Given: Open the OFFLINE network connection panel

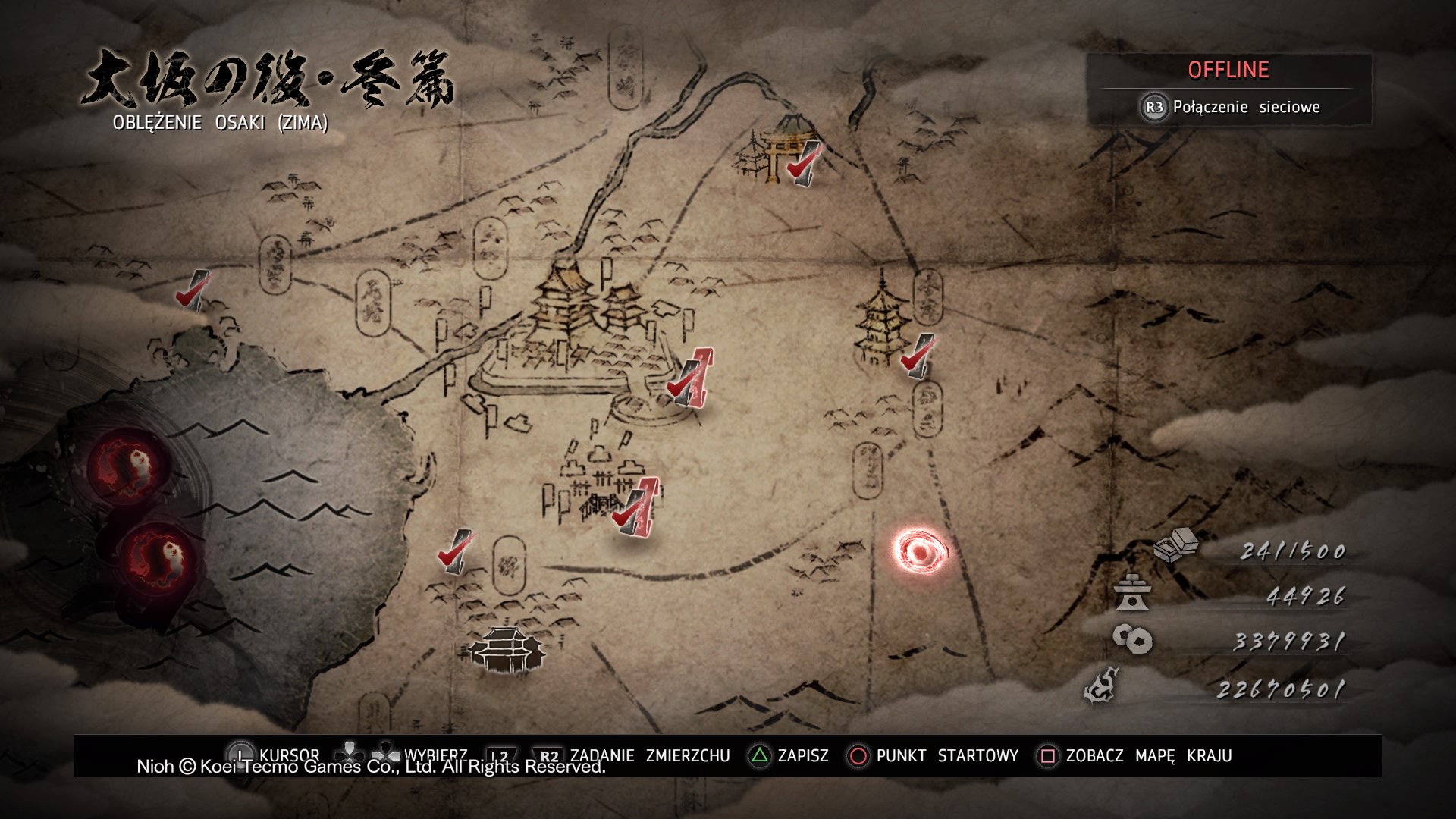Looking at the screenshot, I should (1228, 89).
